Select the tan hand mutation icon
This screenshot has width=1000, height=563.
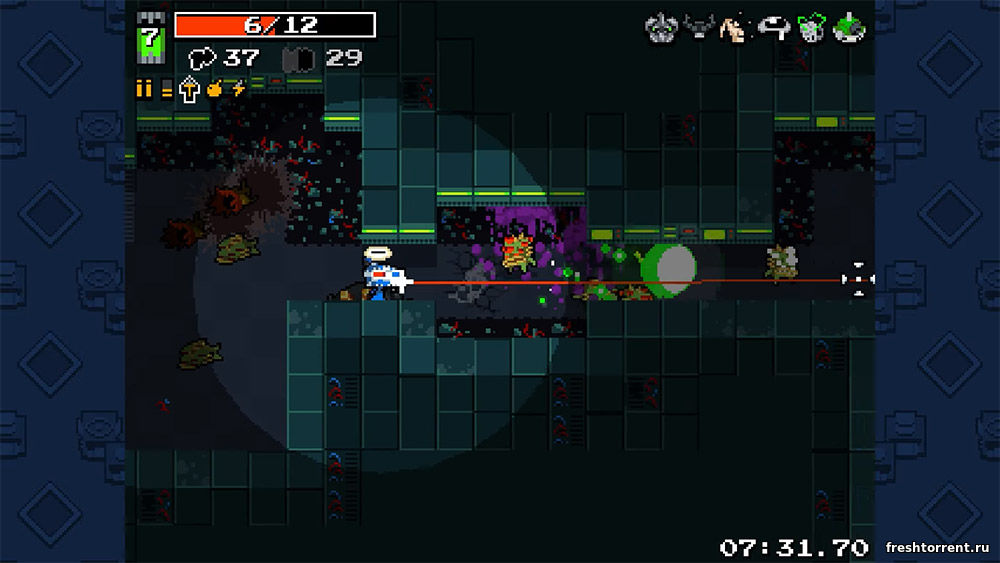point(733,30)
